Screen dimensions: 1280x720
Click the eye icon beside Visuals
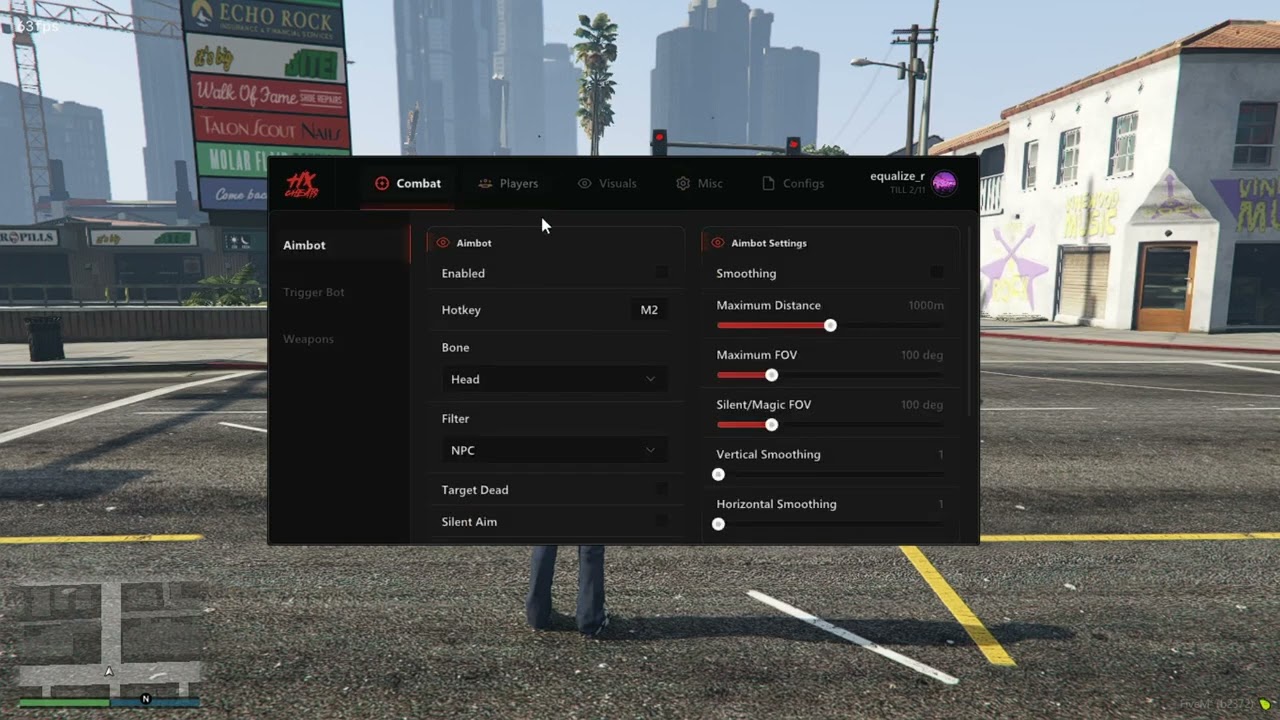pos(584,183)
